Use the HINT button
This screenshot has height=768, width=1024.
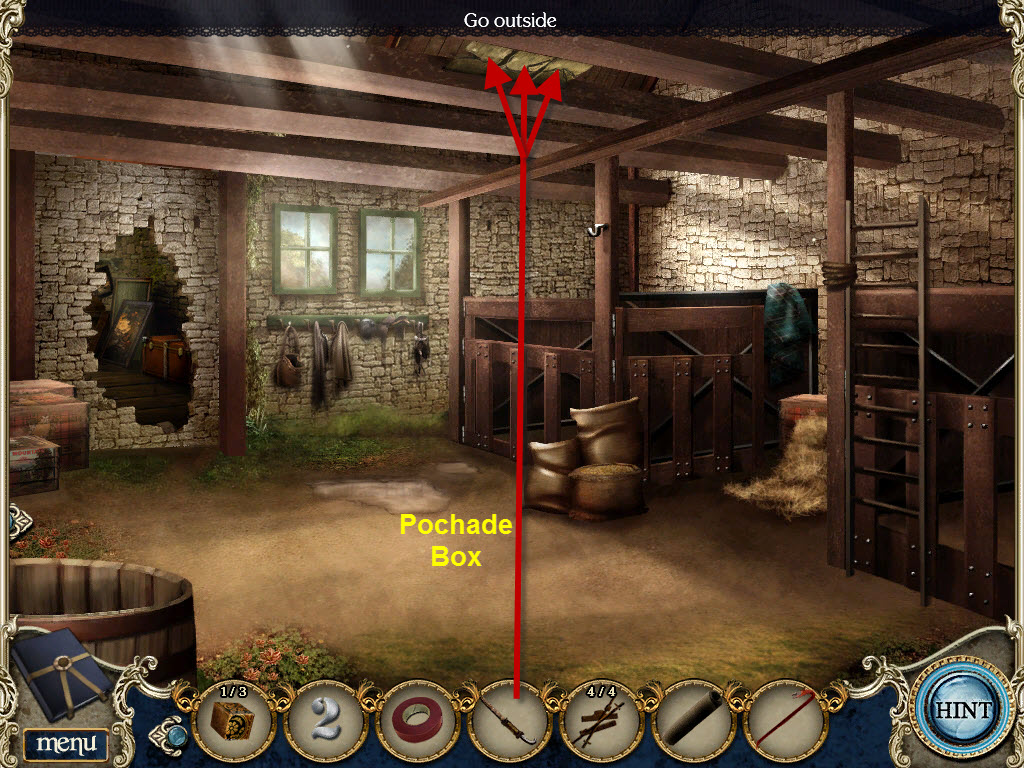click(x=963, y=711)
